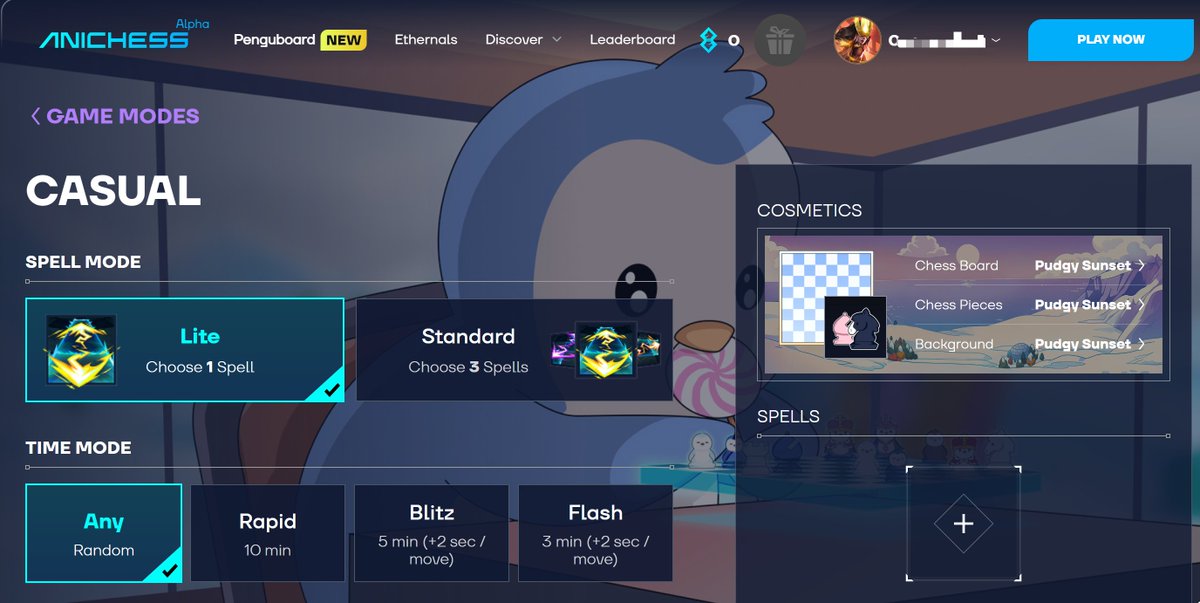This screenshot has width=1200, height=603.
Task: Pick the Blitz time mode
Action: [x=432, y=533]
